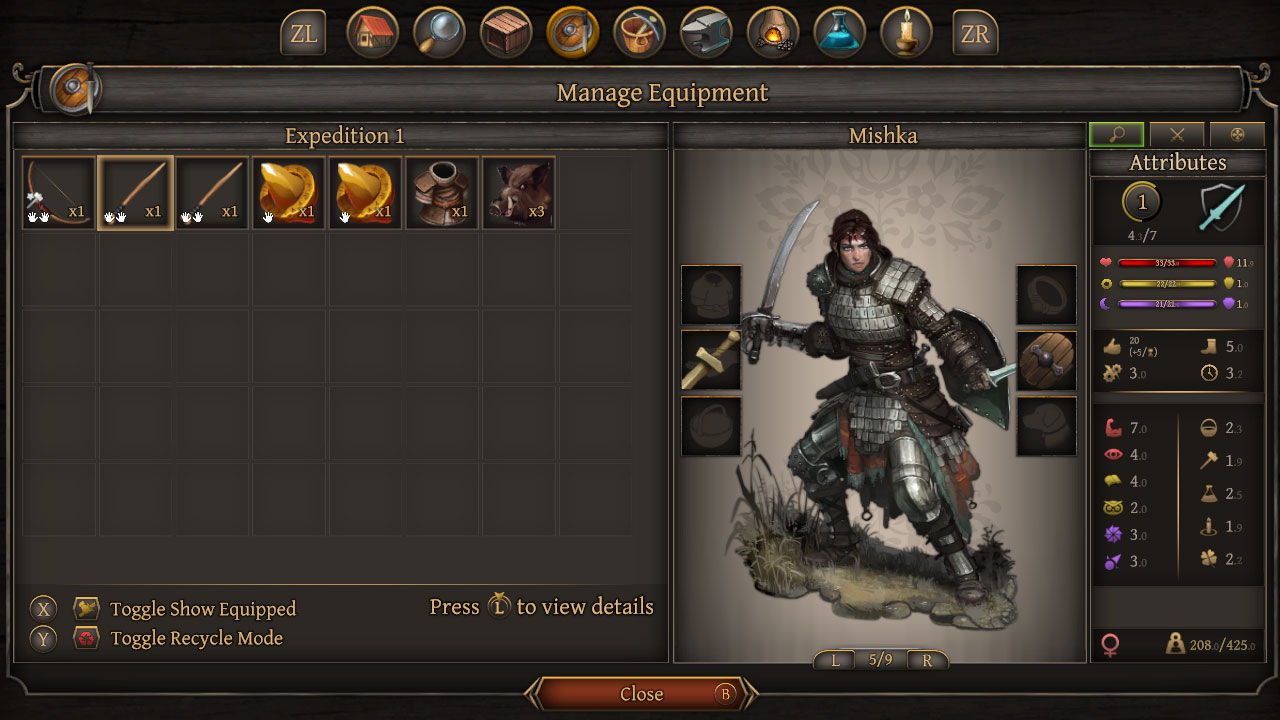
Task: Enable the crossed swords combat view toggle
Action: point(1177,135)
